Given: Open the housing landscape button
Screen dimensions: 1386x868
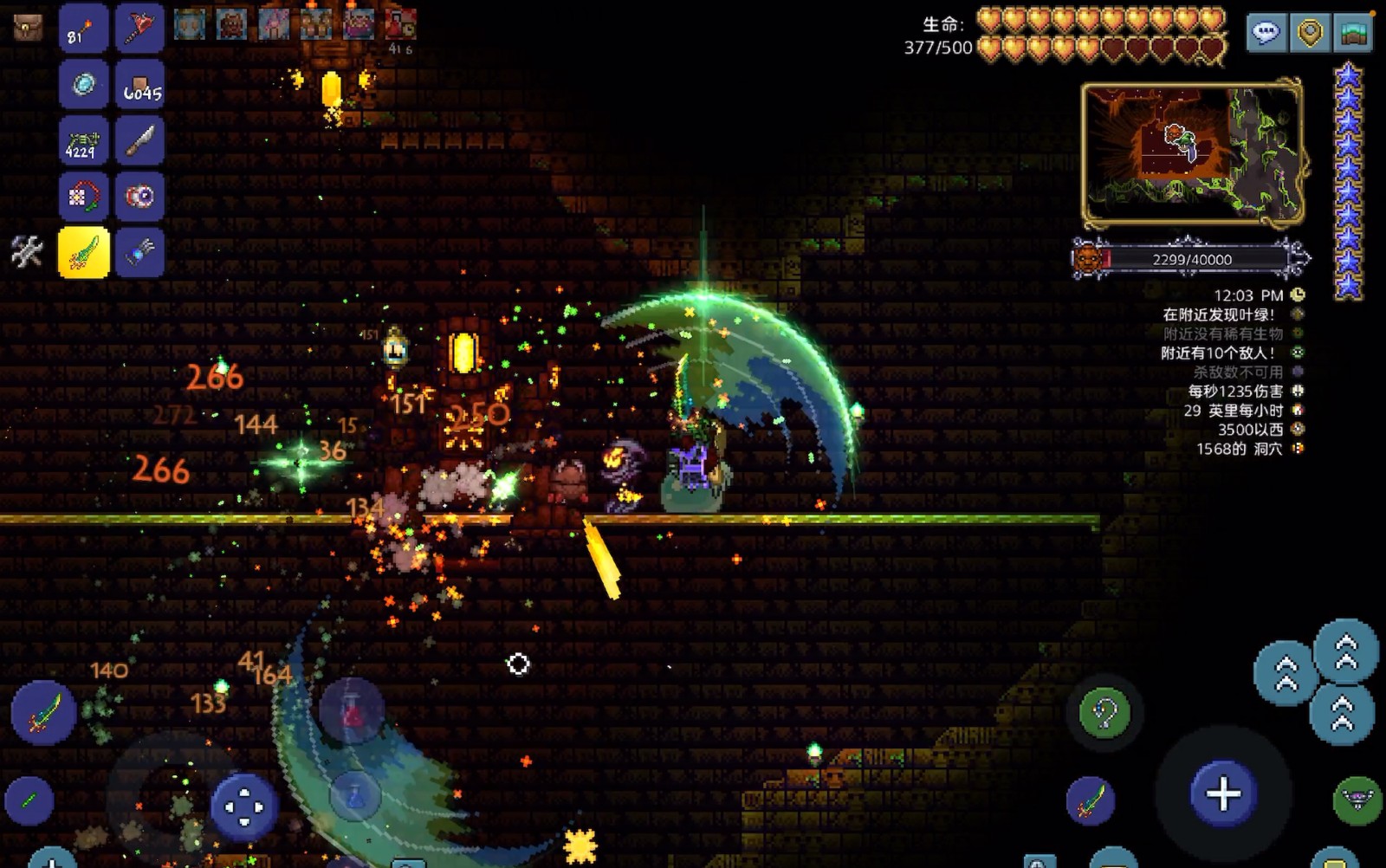Looking at the screenshot, I should pos(1353,34).
